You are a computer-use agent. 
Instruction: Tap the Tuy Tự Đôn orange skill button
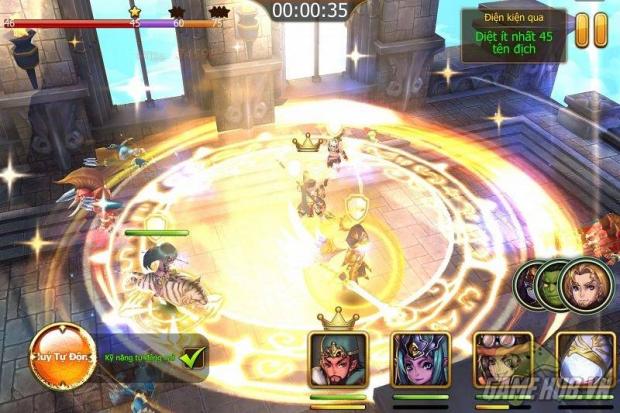tap(64, 356)
